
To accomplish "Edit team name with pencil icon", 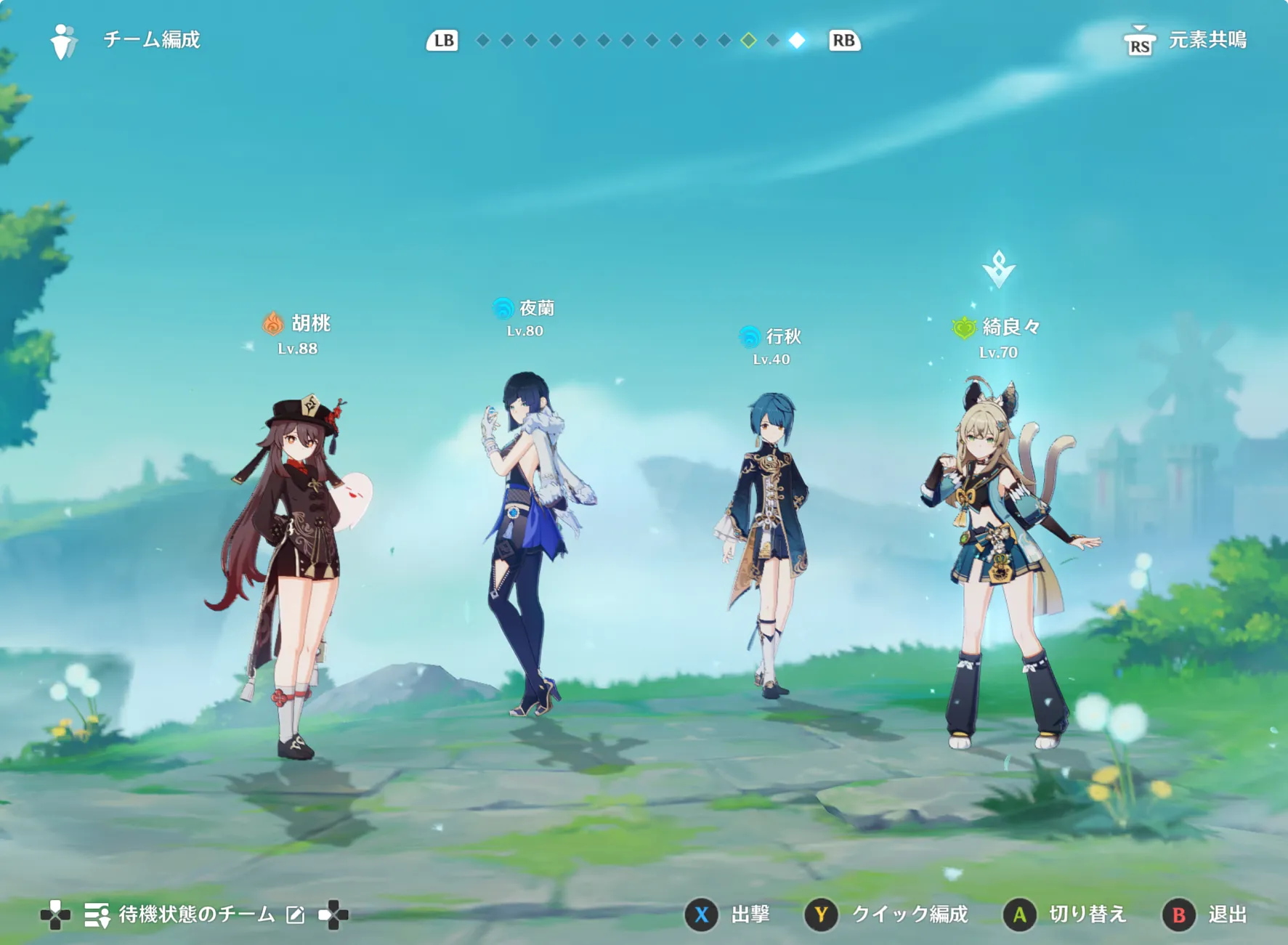I will [x=296, y=915].
